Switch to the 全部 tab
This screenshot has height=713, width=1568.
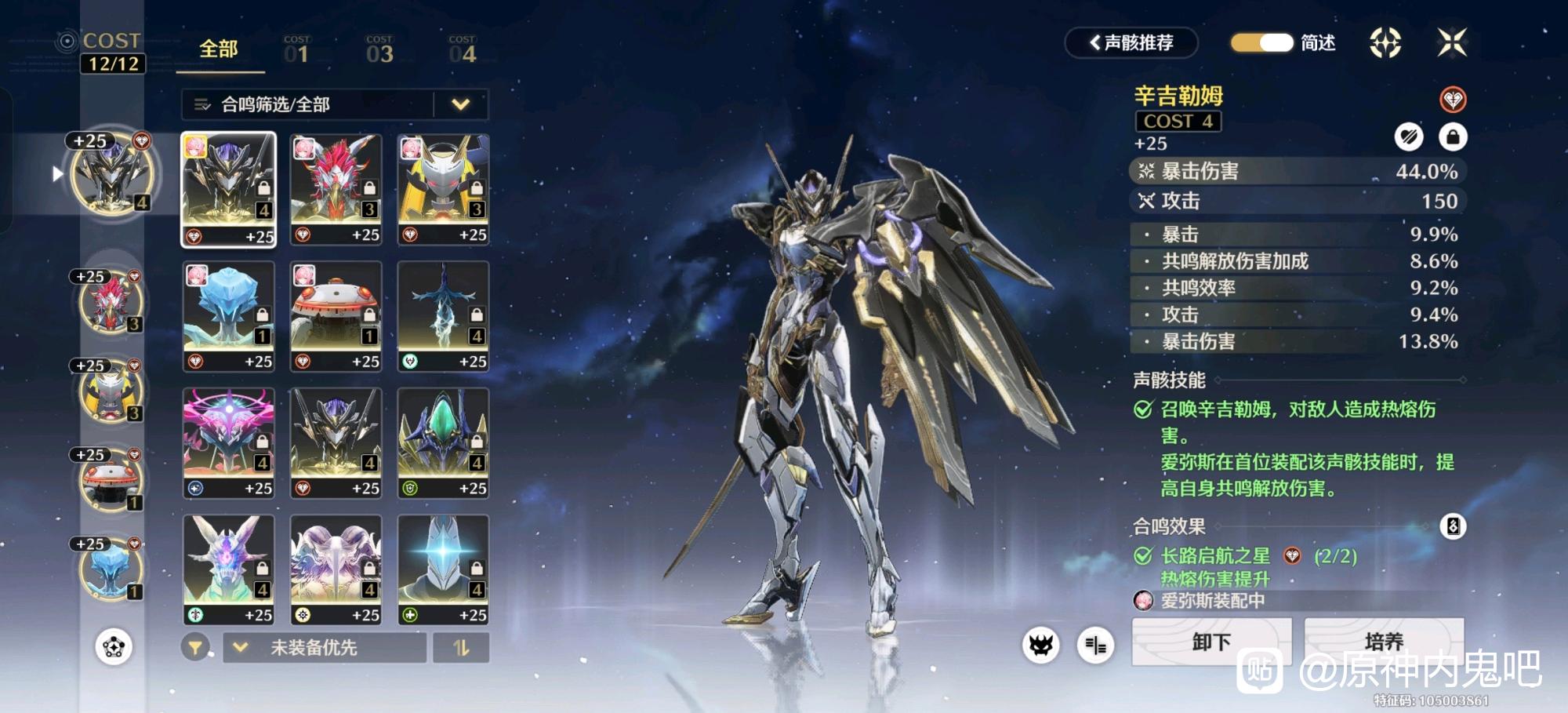pos(218,49)
